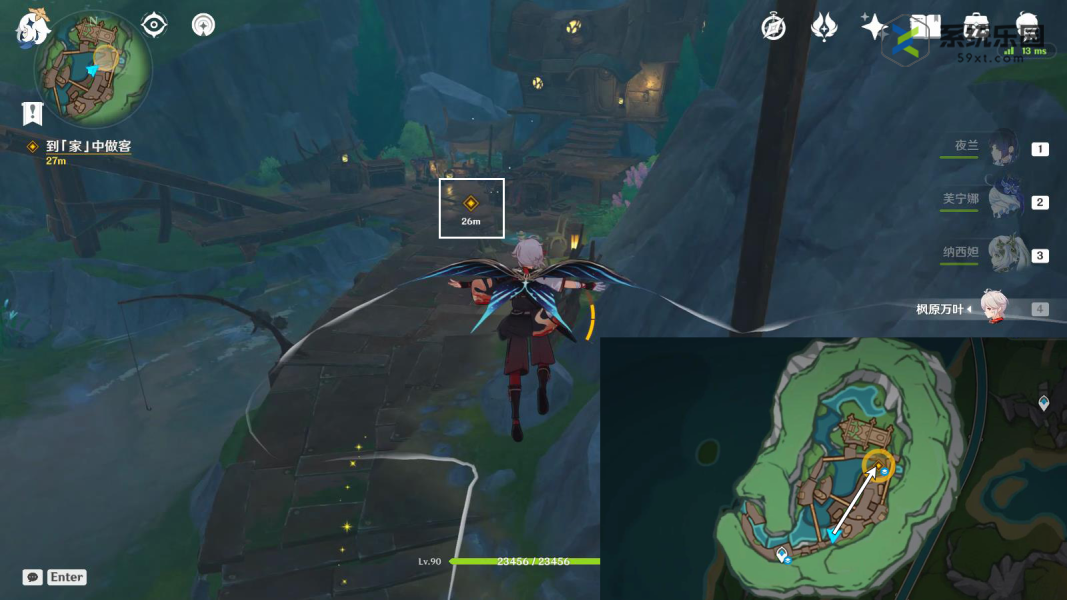Image resolution: width=1067 pixels, height=600 pixels.
Task: Select the tracked quest 到「家」中做客
Action: click(x=88, y=146)
